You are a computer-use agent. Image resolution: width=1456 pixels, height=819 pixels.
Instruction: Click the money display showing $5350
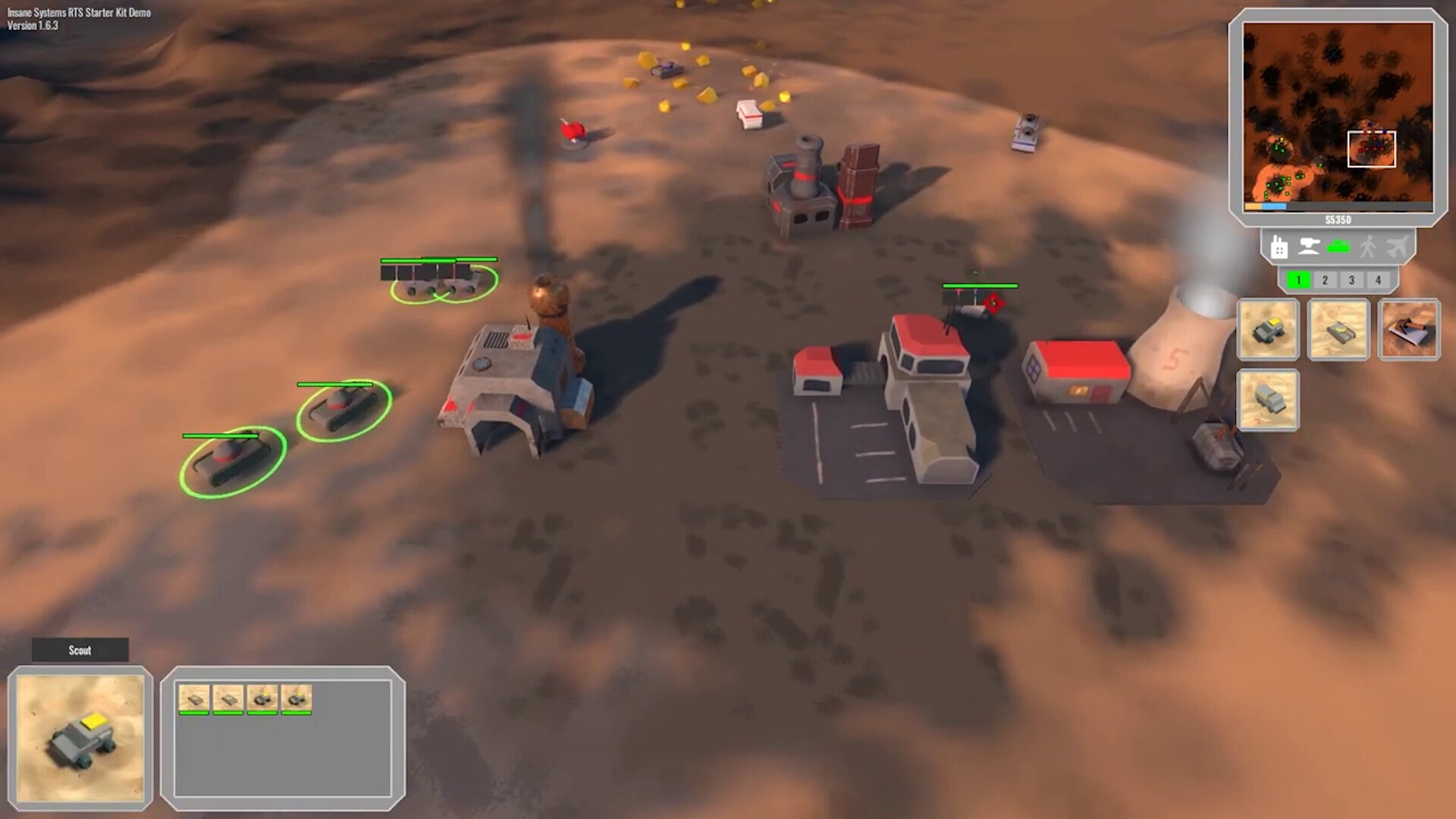tap(1337, 220)
